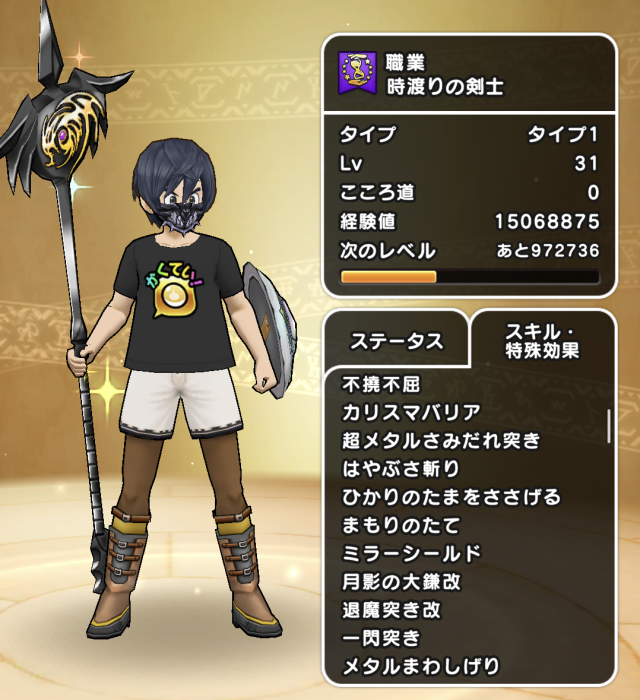Select ひかりのたまをささげる entry
The height and width of the screenshot is (700, 640).
[451, 497]
